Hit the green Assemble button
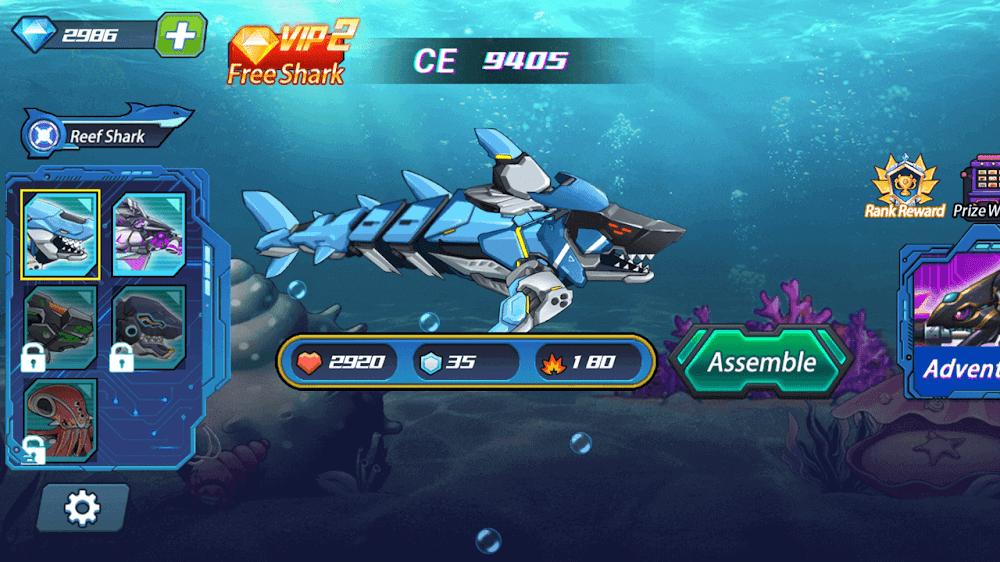 762,362
